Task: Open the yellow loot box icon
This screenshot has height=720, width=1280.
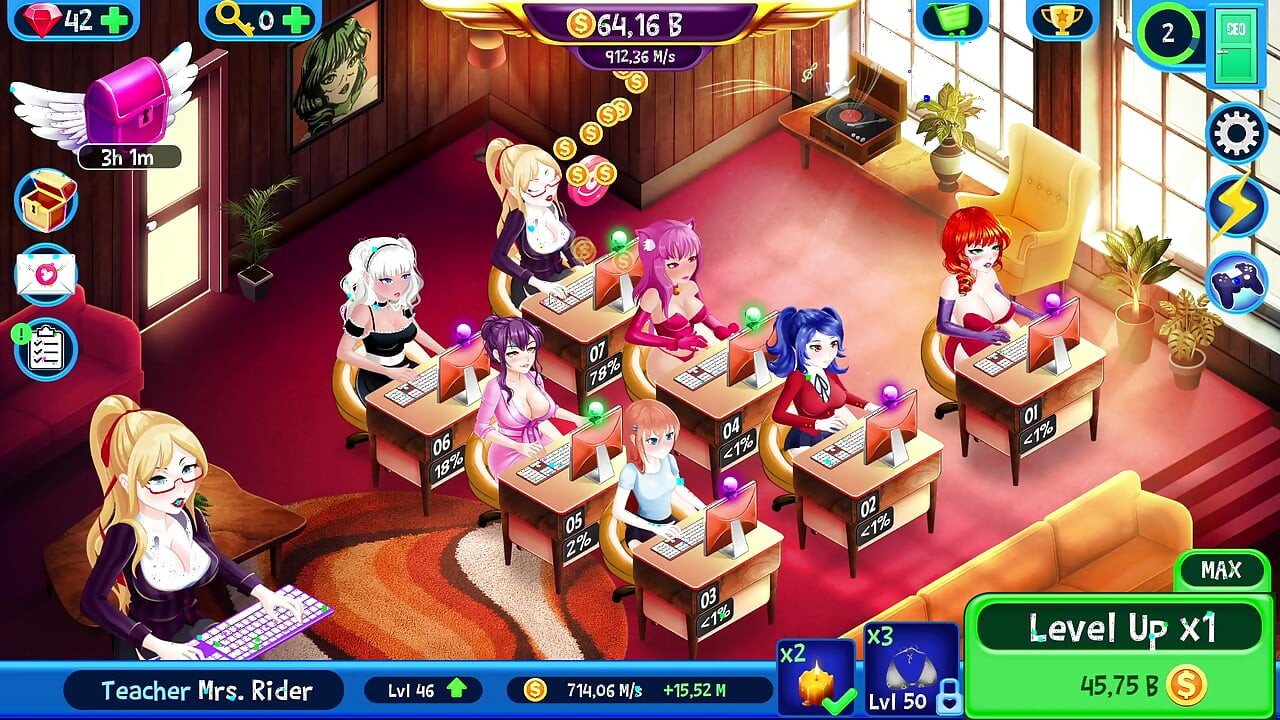Action: [46, 201]
